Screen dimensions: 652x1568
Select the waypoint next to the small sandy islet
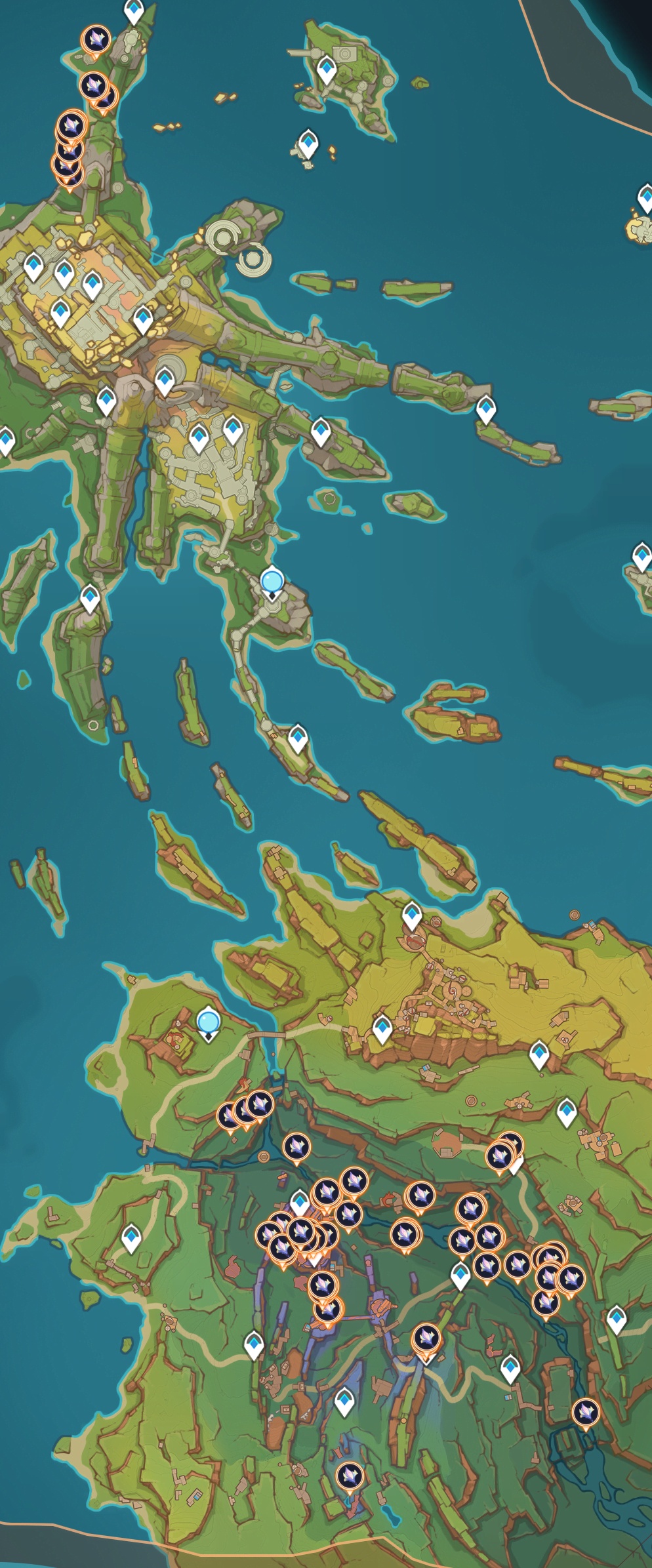tap(646, 197)
